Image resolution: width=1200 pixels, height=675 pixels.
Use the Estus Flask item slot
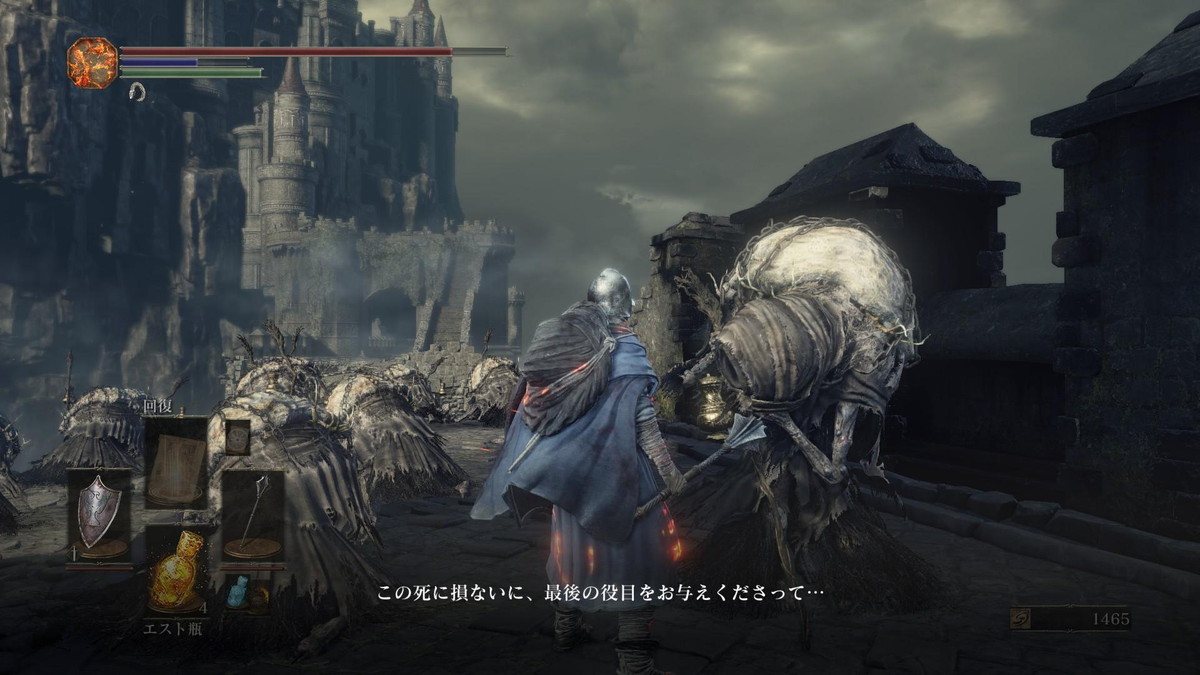tap(176, 572)
